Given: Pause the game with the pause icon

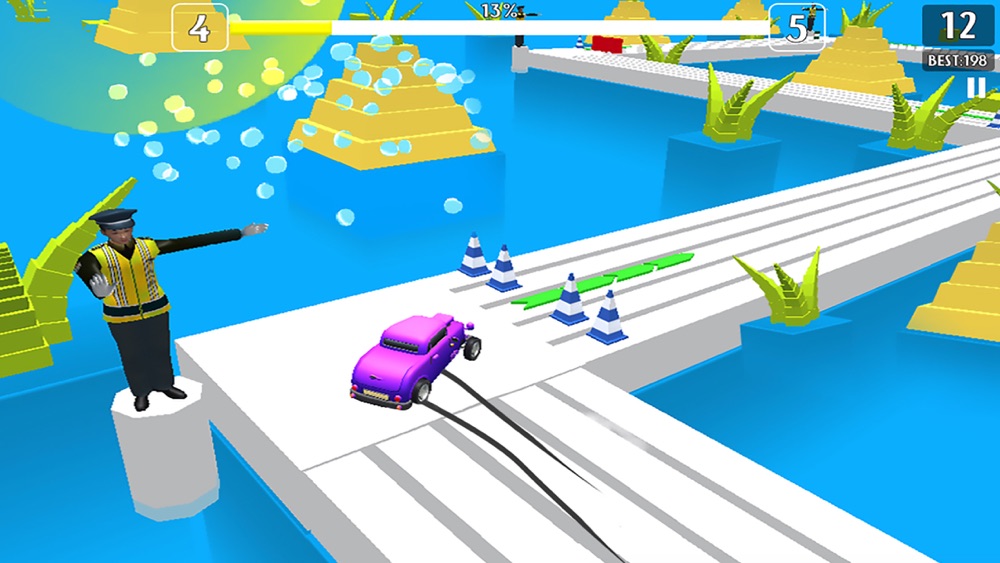Looking at the screenshot, I should point(975,89).
